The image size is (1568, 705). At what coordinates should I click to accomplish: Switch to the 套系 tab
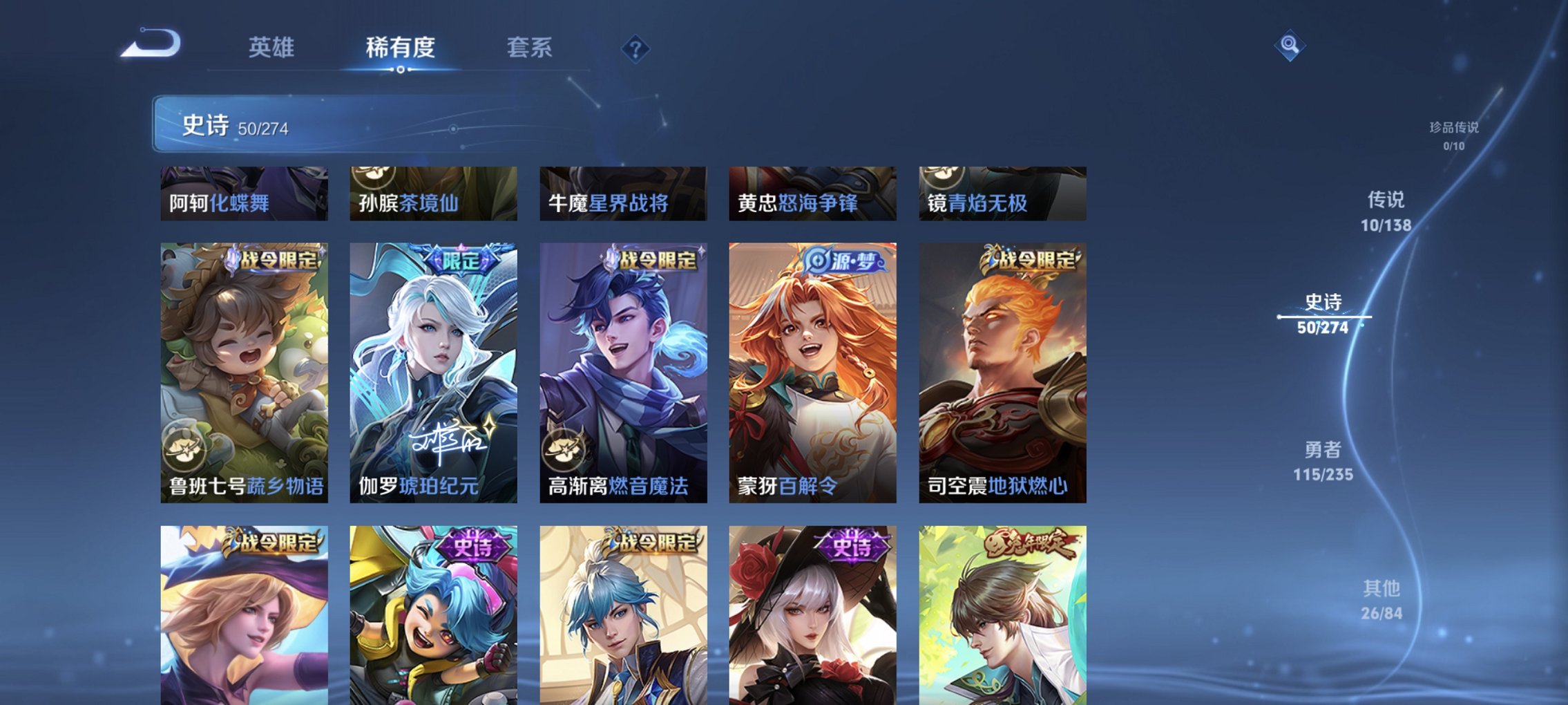pyautogui.click(x=528, y=48)
